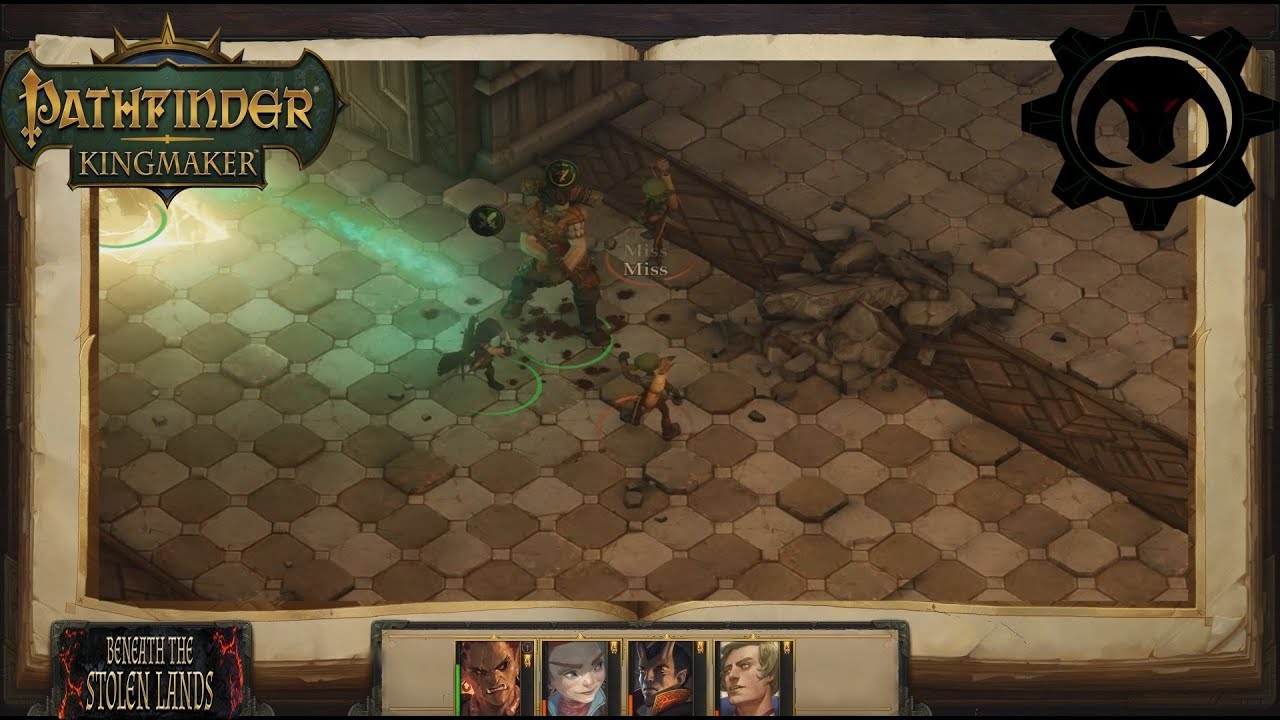Select the scowling half-orc party portrait
The width and height of the screenshot is (1280, 720).
(x=493, y=678)
